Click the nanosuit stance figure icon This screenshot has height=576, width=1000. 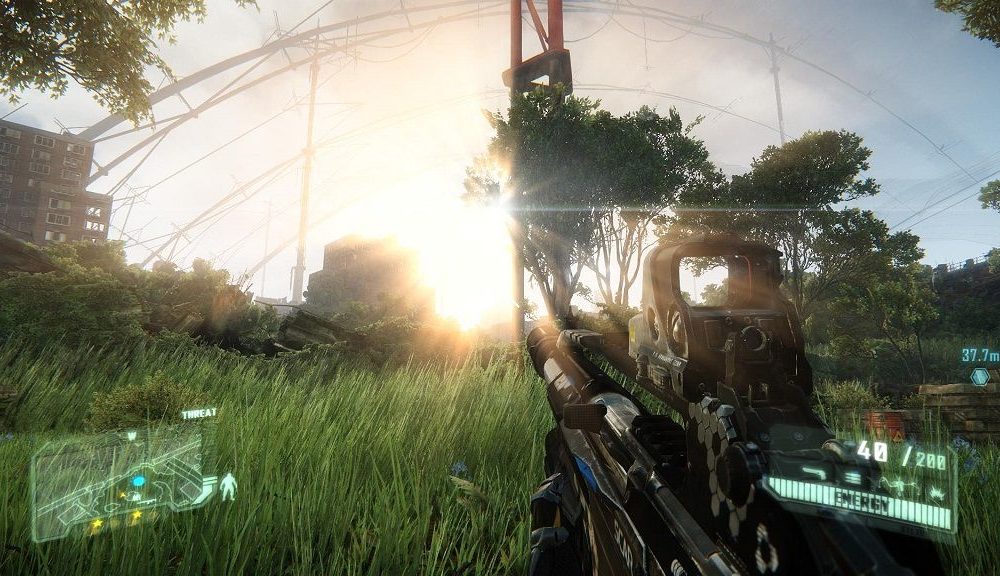coord(228,486)
